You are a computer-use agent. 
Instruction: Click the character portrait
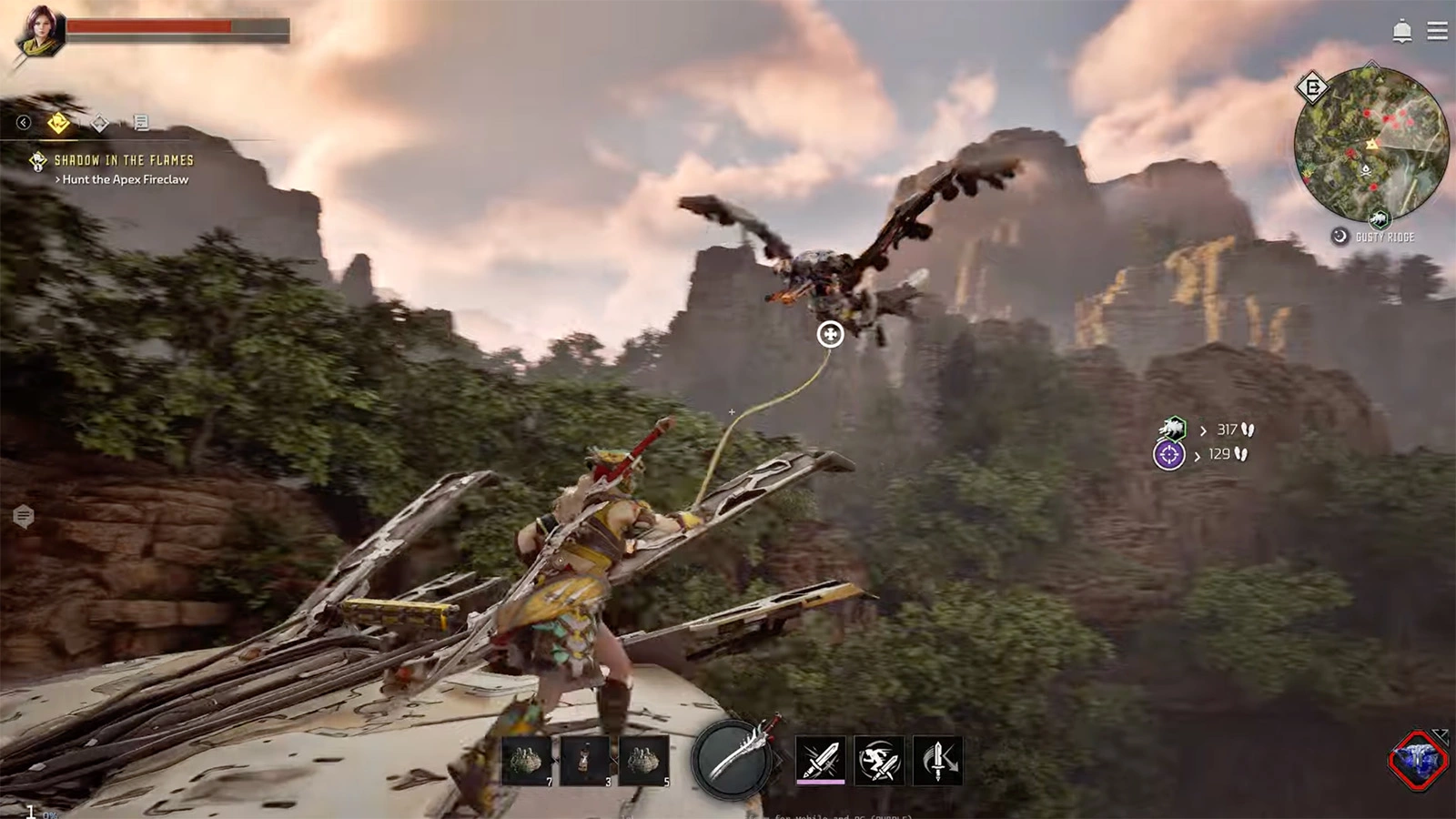click(x=40, y=33)
